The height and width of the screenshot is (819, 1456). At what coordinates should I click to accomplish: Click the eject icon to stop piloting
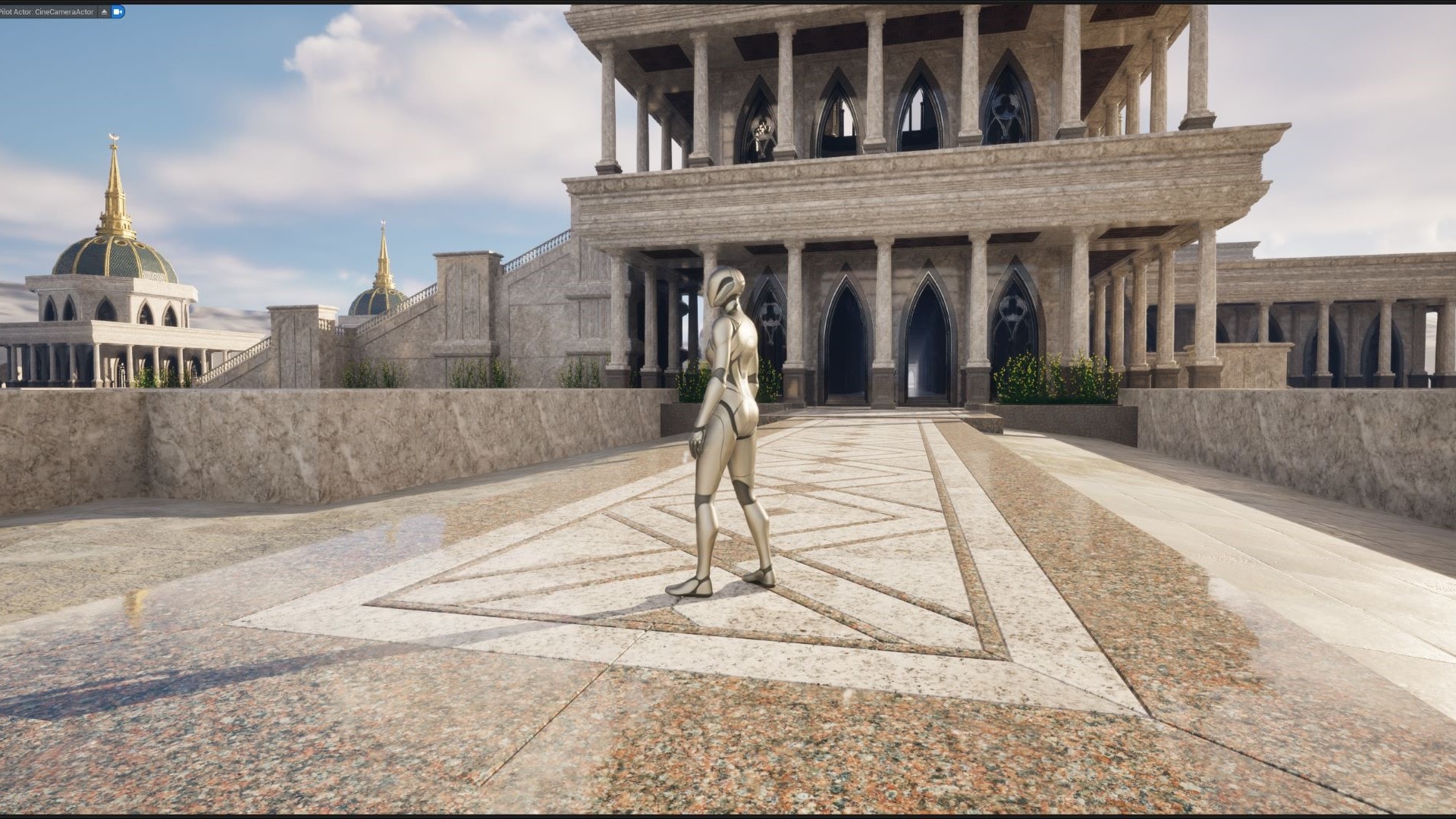point(104,11)
